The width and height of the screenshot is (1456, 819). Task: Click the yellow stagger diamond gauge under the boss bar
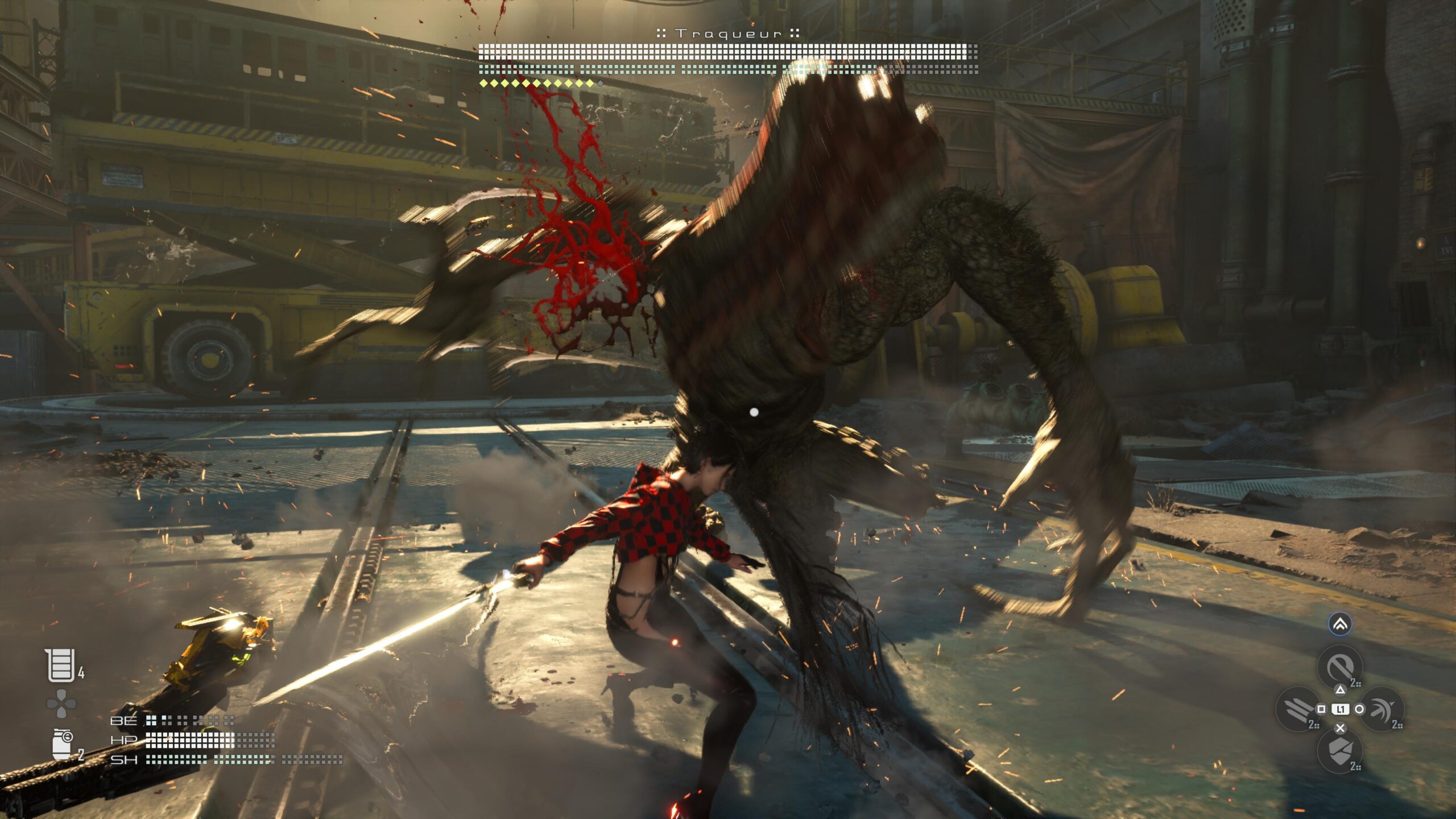(535, 82)
